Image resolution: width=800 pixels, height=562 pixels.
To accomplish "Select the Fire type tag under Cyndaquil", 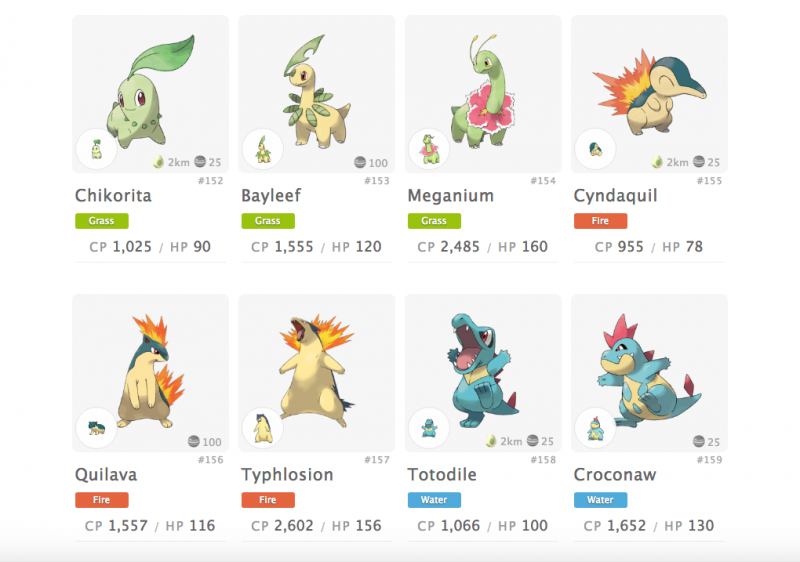I will [x=600, y=221].
